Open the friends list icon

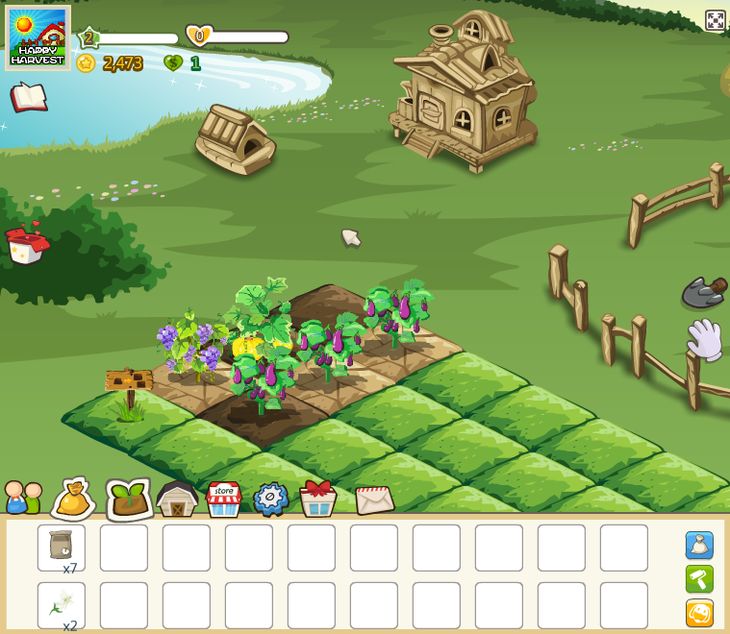click(23, 497)
